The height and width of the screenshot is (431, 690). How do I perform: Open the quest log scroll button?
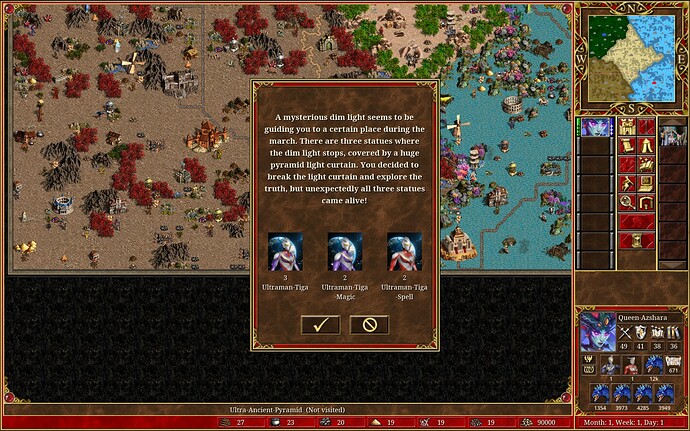(628, 146)
